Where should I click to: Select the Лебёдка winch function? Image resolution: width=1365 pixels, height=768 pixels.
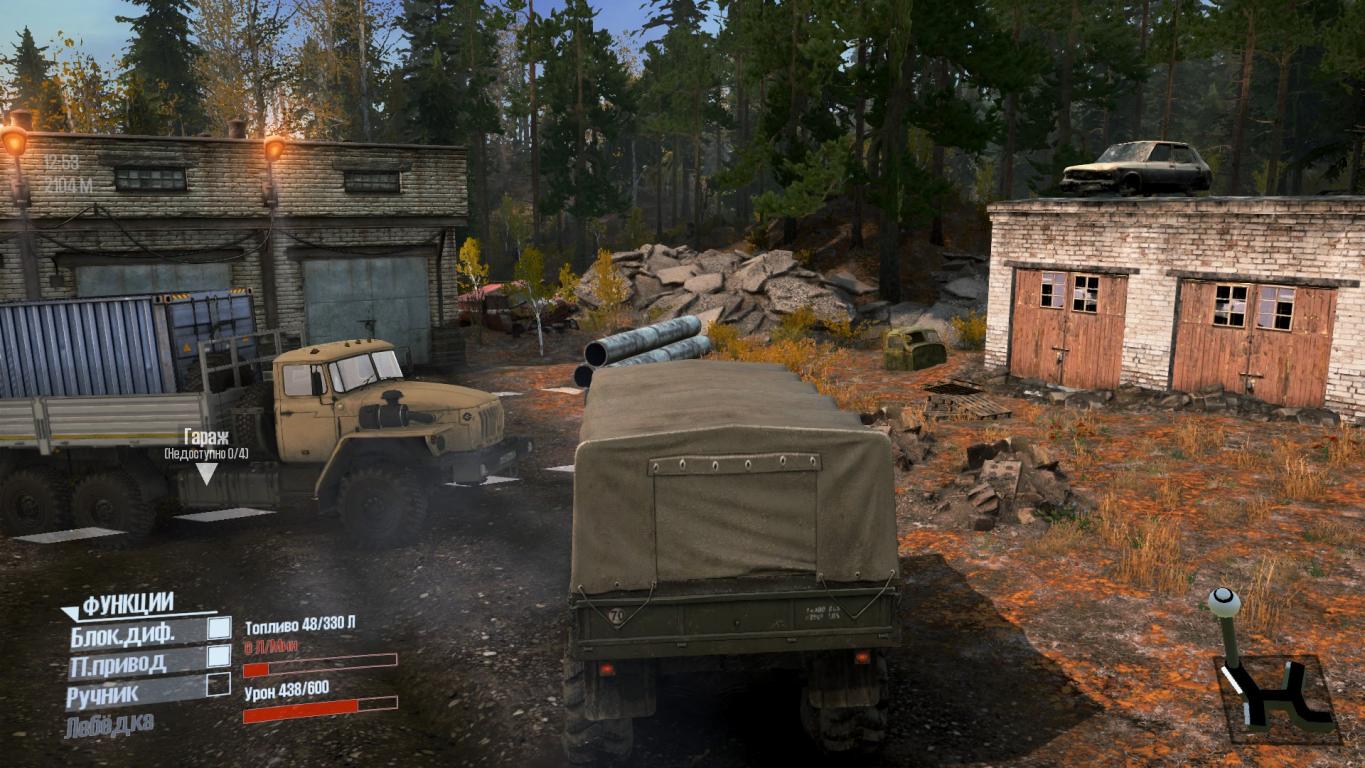[x=110, y=726]
